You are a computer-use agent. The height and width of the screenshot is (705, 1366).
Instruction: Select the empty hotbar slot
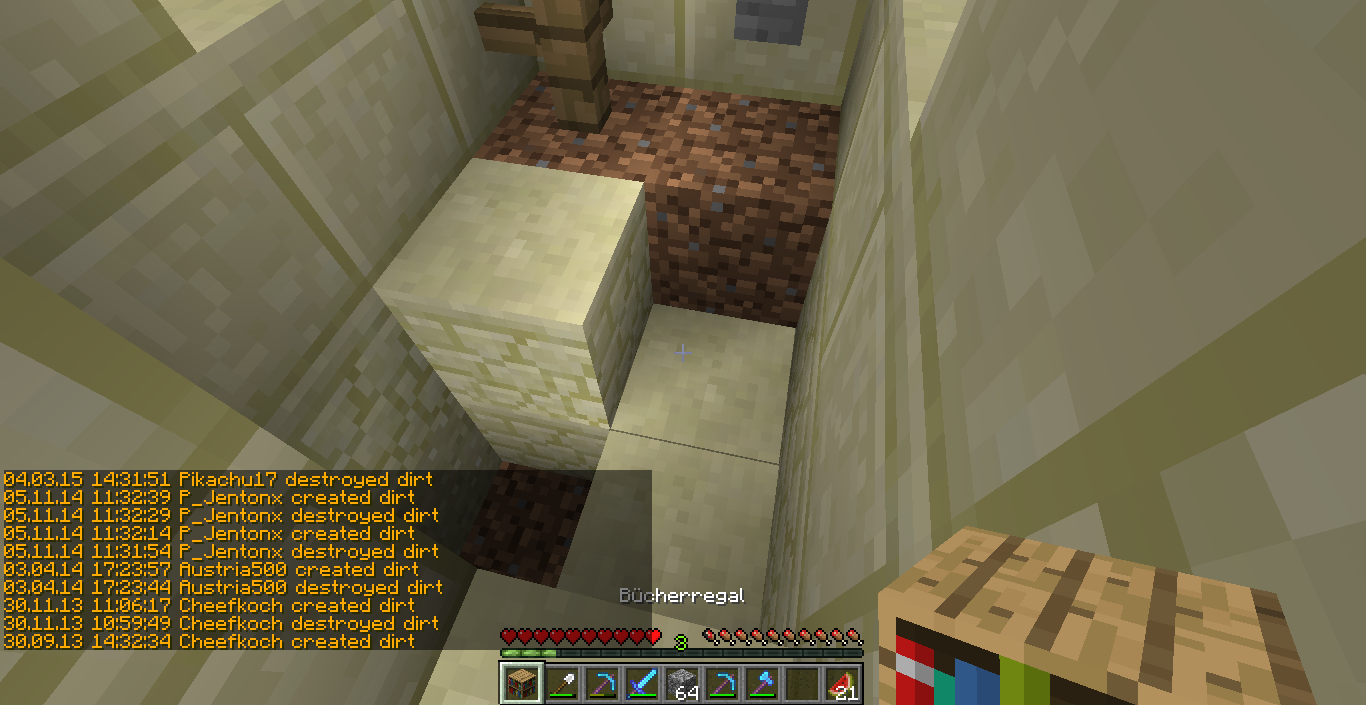click(802, 683)
